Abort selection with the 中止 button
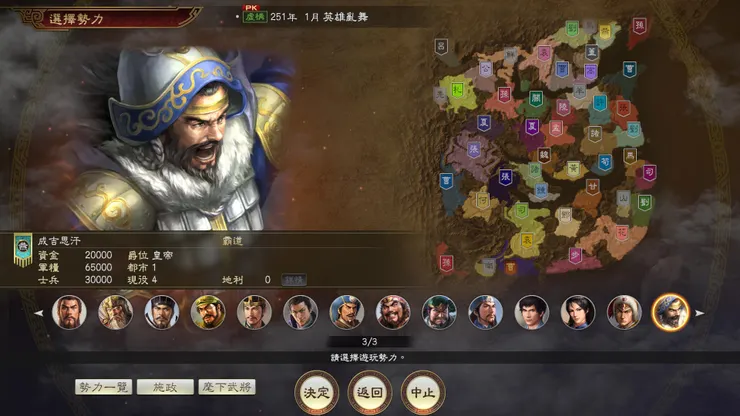 pyautogui.click(x=422, y=392)
